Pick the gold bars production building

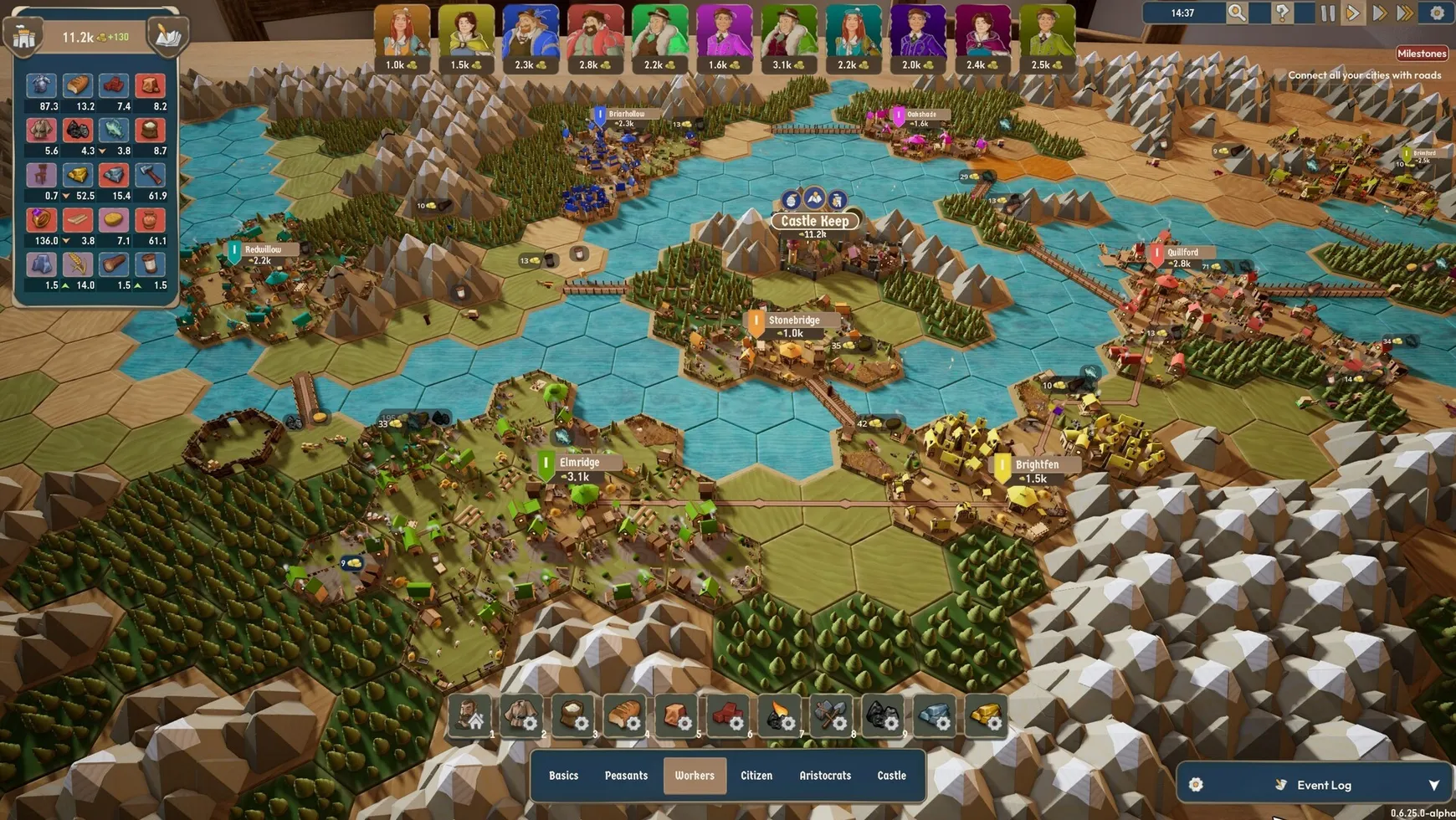point(986,716)
